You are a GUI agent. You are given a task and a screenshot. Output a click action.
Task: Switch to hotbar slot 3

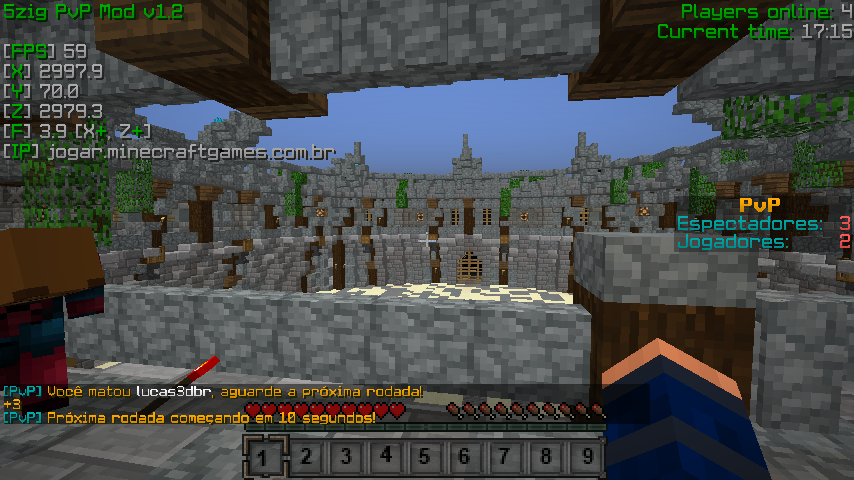pos(345,458)
